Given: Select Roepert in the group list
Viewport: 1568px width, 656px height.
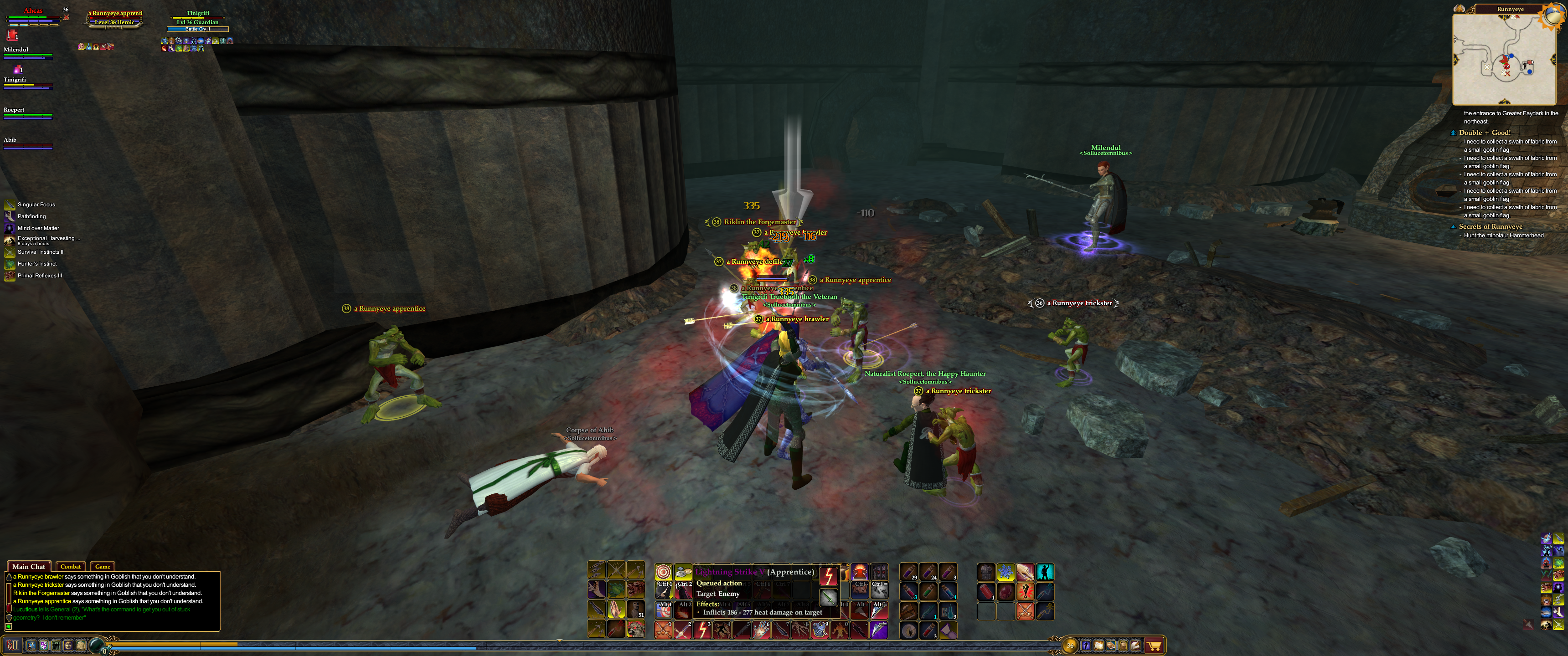Looking at the screenshot, I should tap(14, 110).
